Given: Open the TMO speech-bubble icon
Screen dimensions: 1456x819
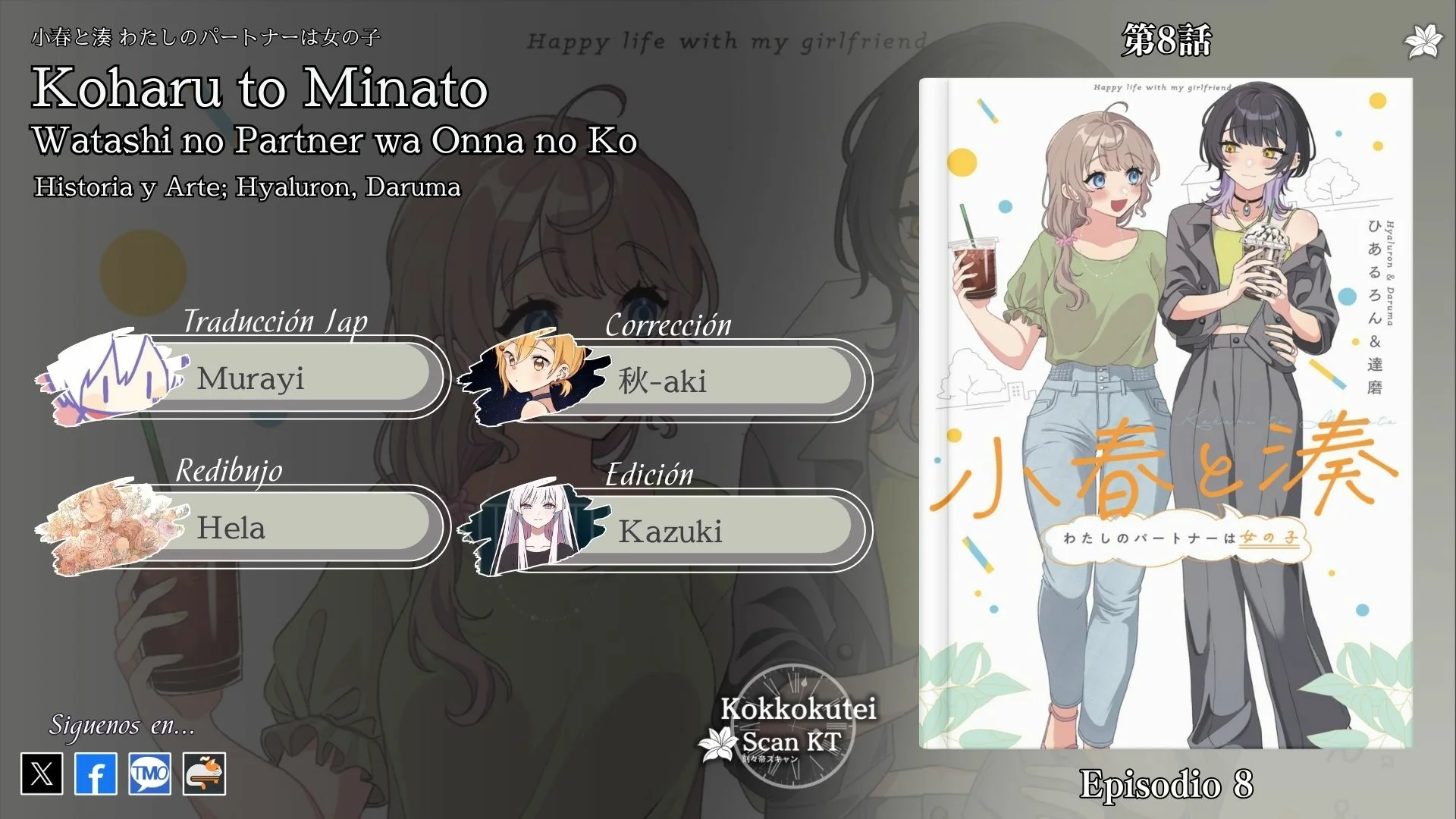Looking at the screenshot, I should pos(149,773).
